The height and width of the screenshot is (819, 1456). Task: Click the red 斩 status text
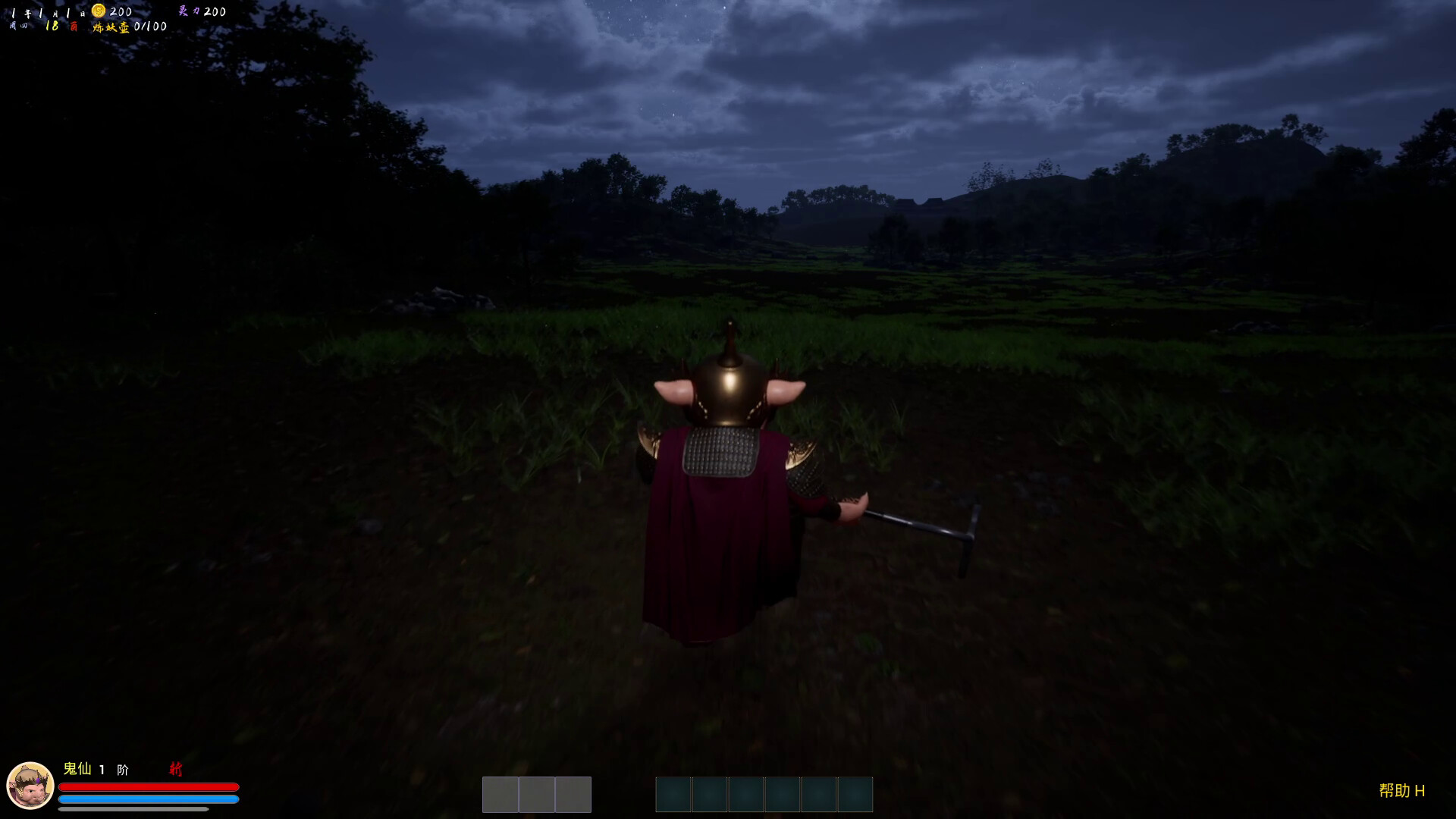[176, 770]
